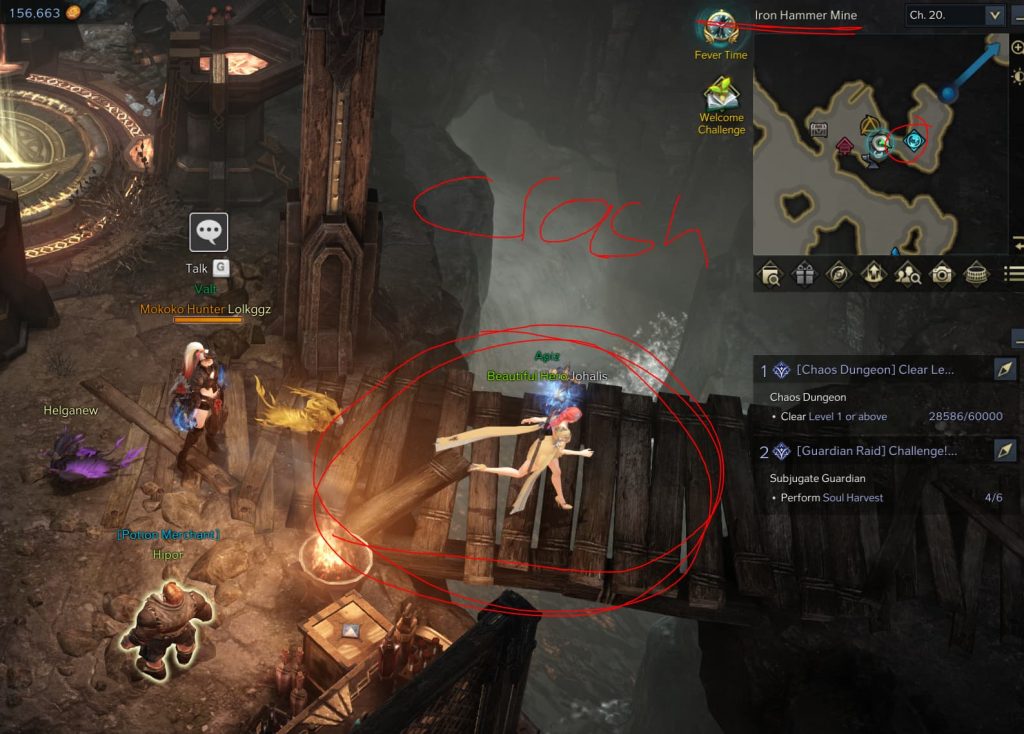Click the compass icon below the minimap
This screenshot has height=734, width=1024.
(x=838, y=273)
